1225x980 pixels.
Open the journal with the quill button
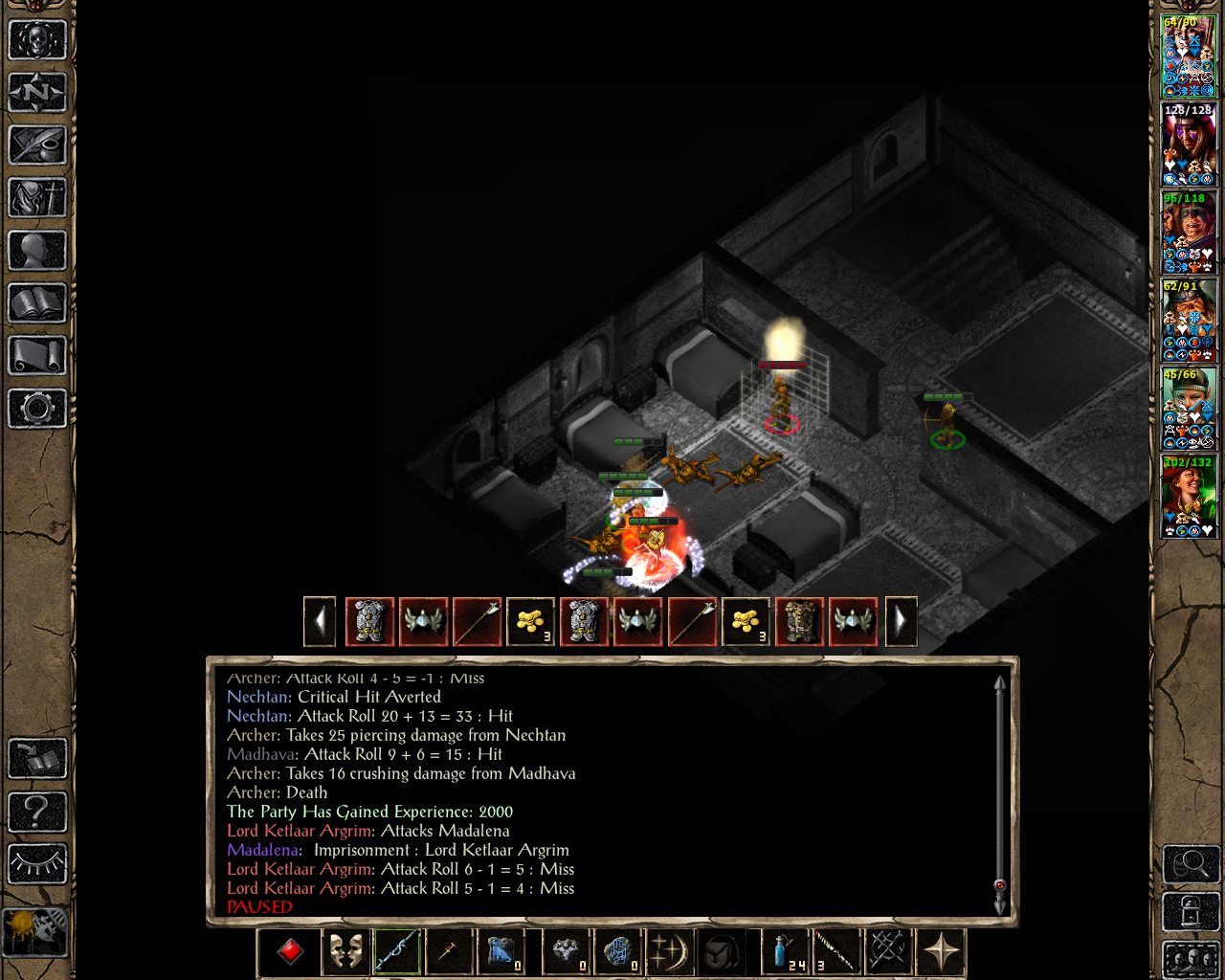(x=37, y=145)
